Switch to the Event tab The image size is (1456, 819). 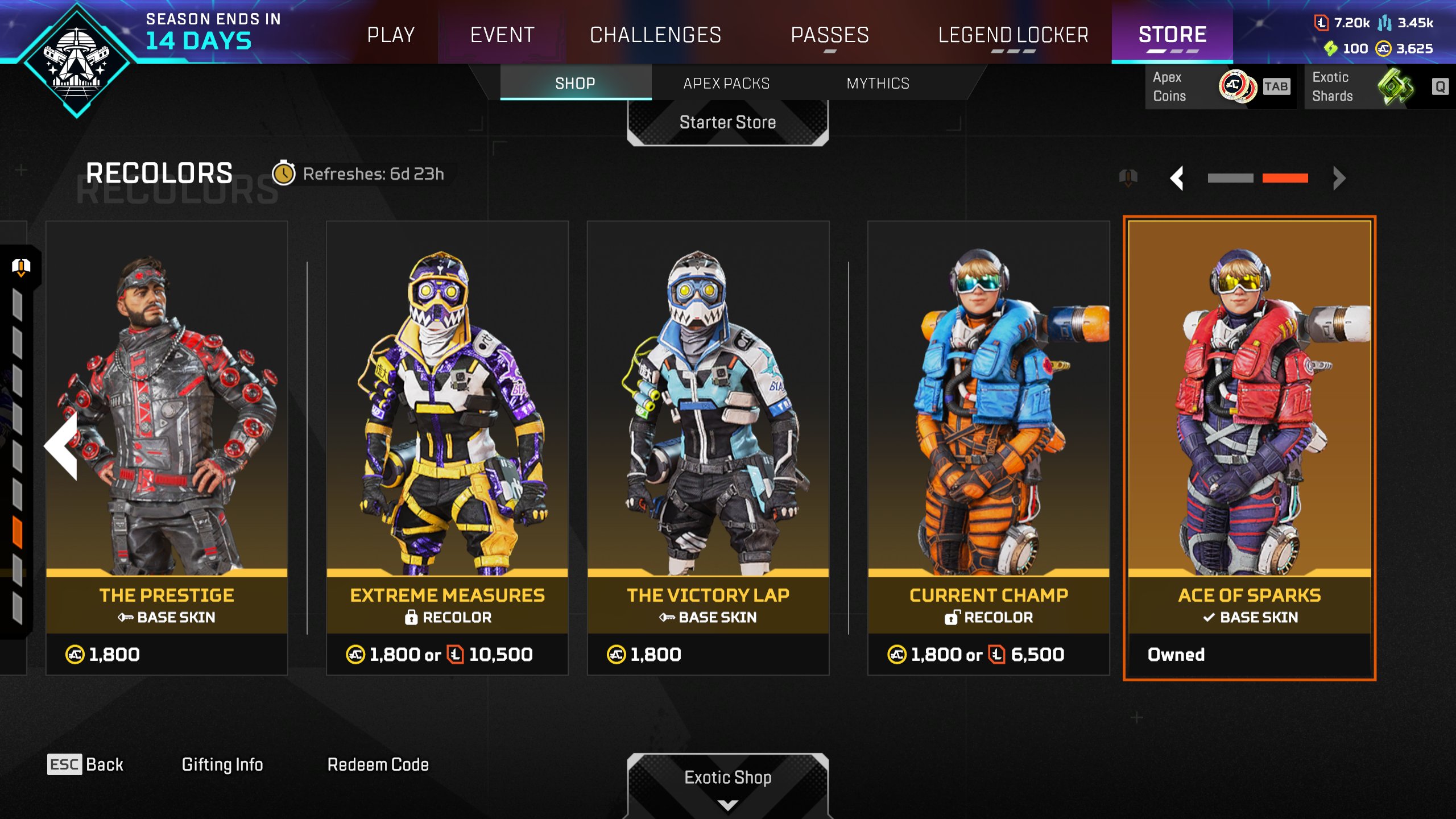502,35
